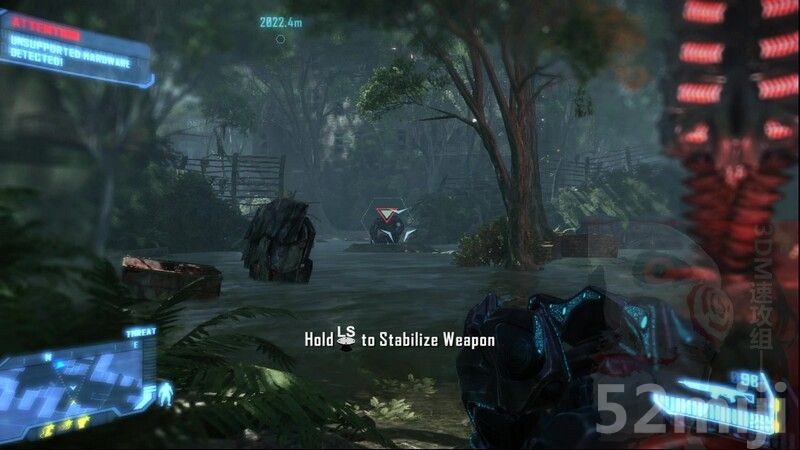Select the red triangle objective marker
The height and width of the screenshot is (450, 800).
pos(383,213)
